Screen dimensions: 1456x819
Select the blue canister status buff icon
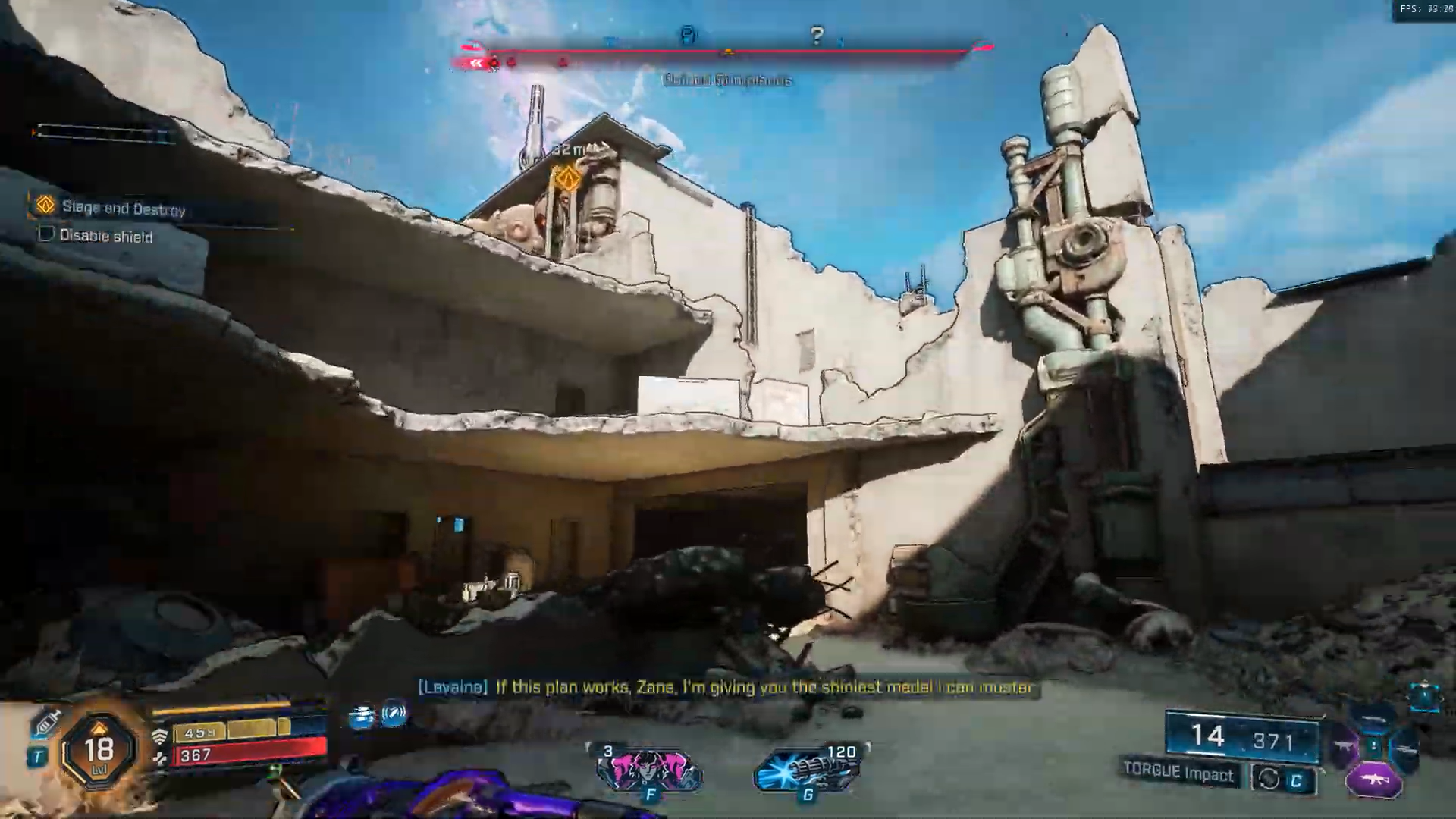click(362, 716)
